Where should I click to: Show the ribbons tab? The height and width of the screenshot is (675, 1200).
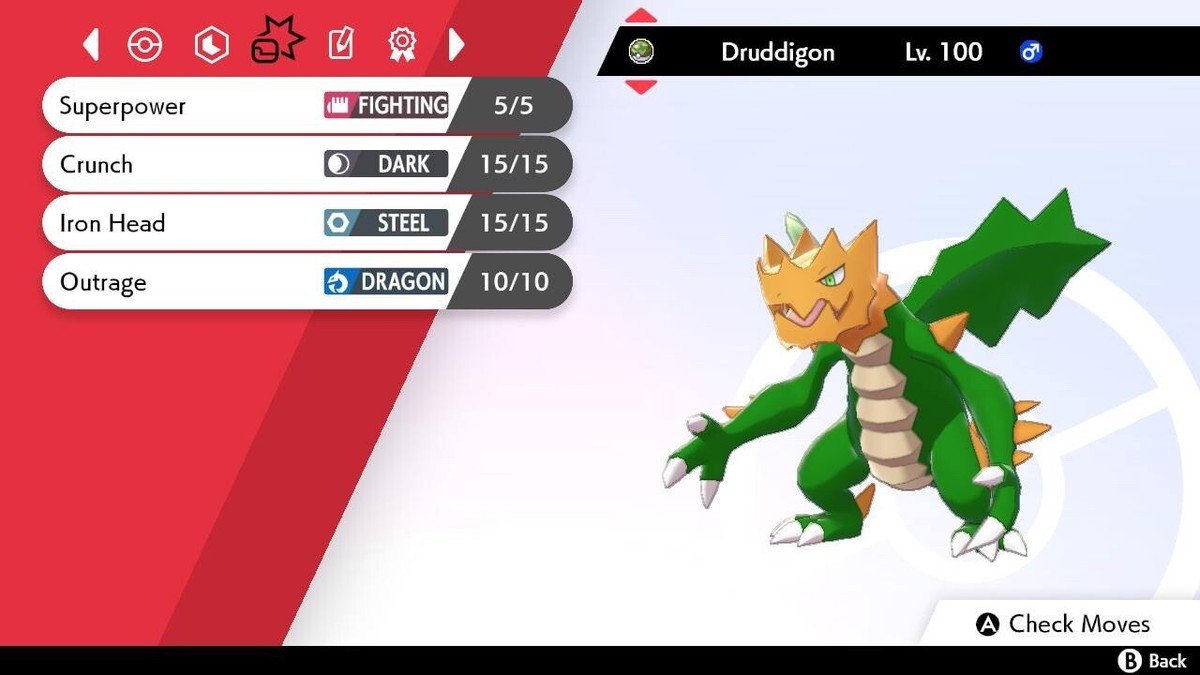coord(401,44)
